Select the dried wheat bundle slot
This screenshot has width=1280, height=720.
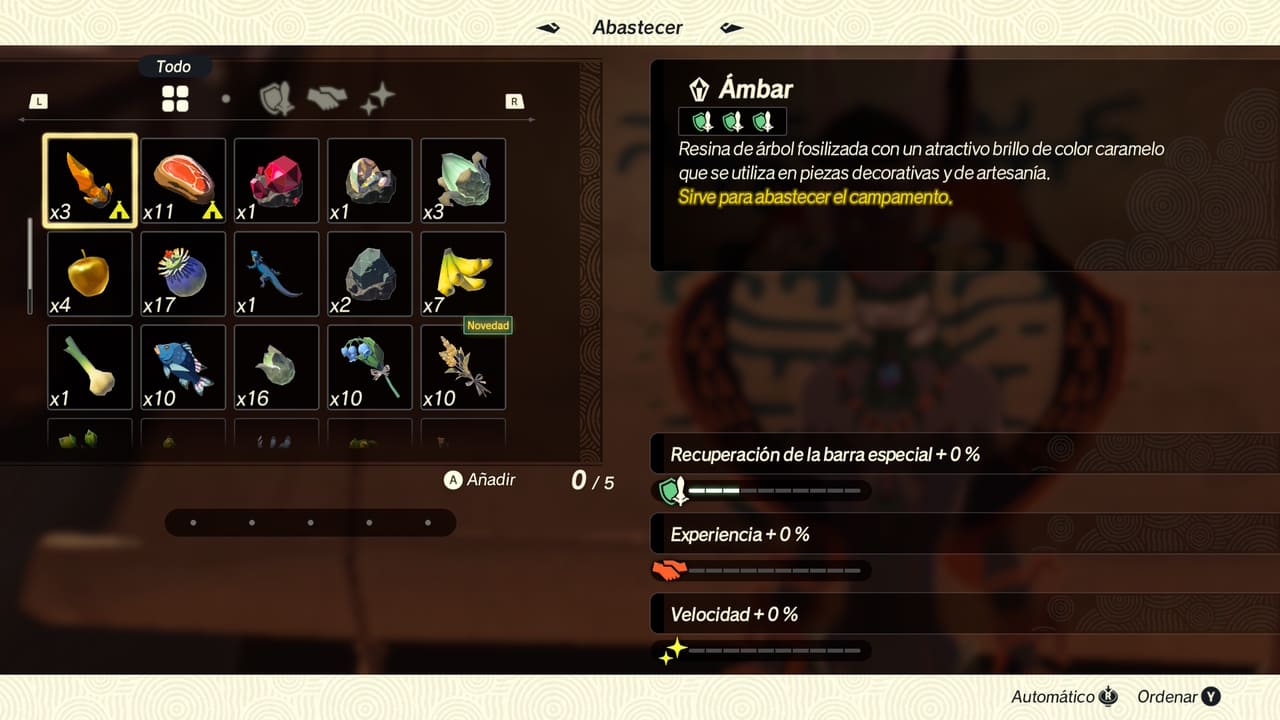tap(463, 367)
